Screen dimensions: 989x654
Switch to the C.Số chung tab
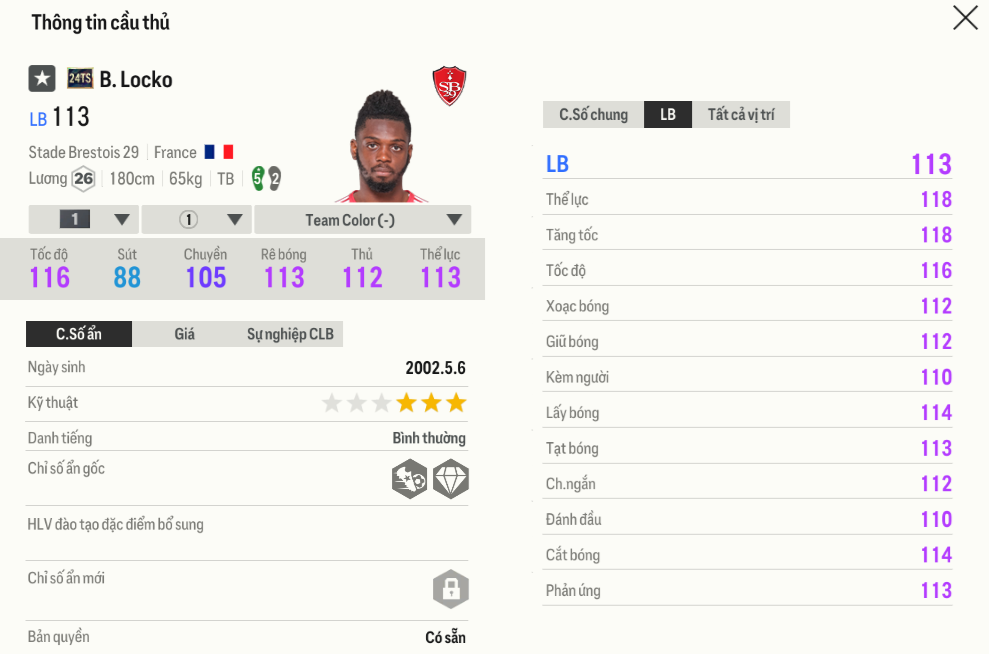point(594,115)
